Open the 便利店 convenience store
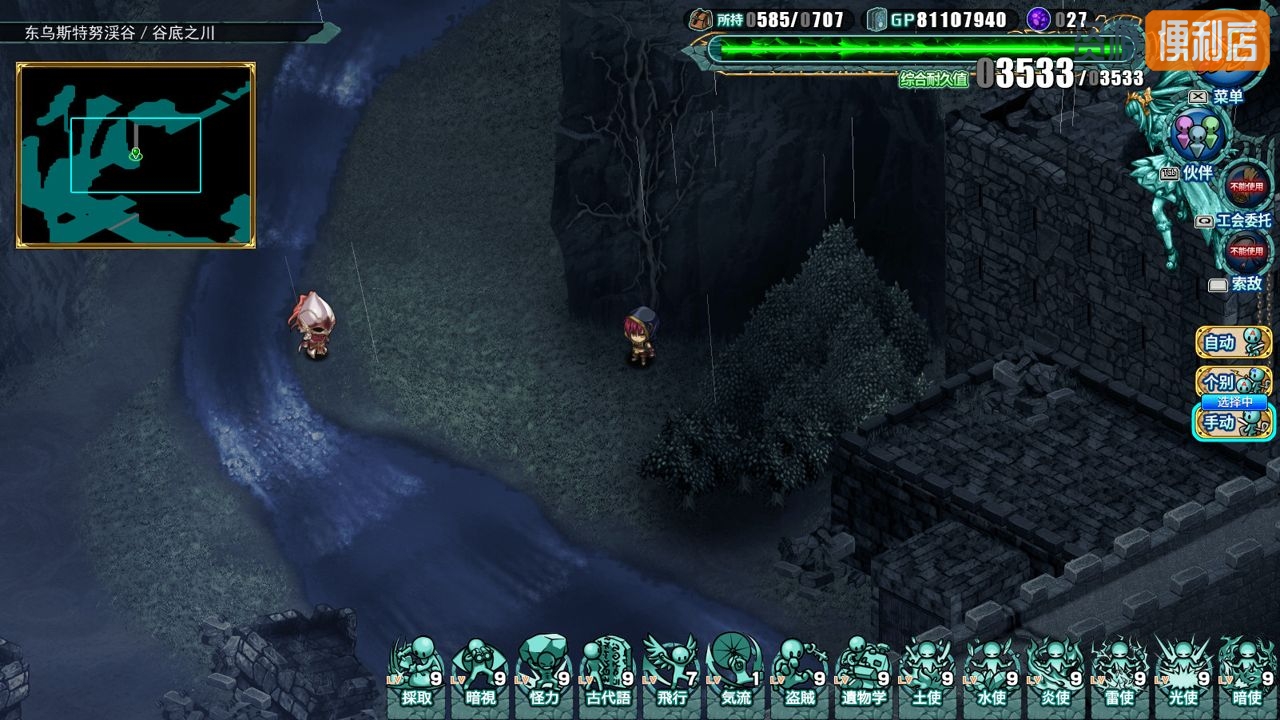Screen dimensions: 1280x720 coord(1206,41)
